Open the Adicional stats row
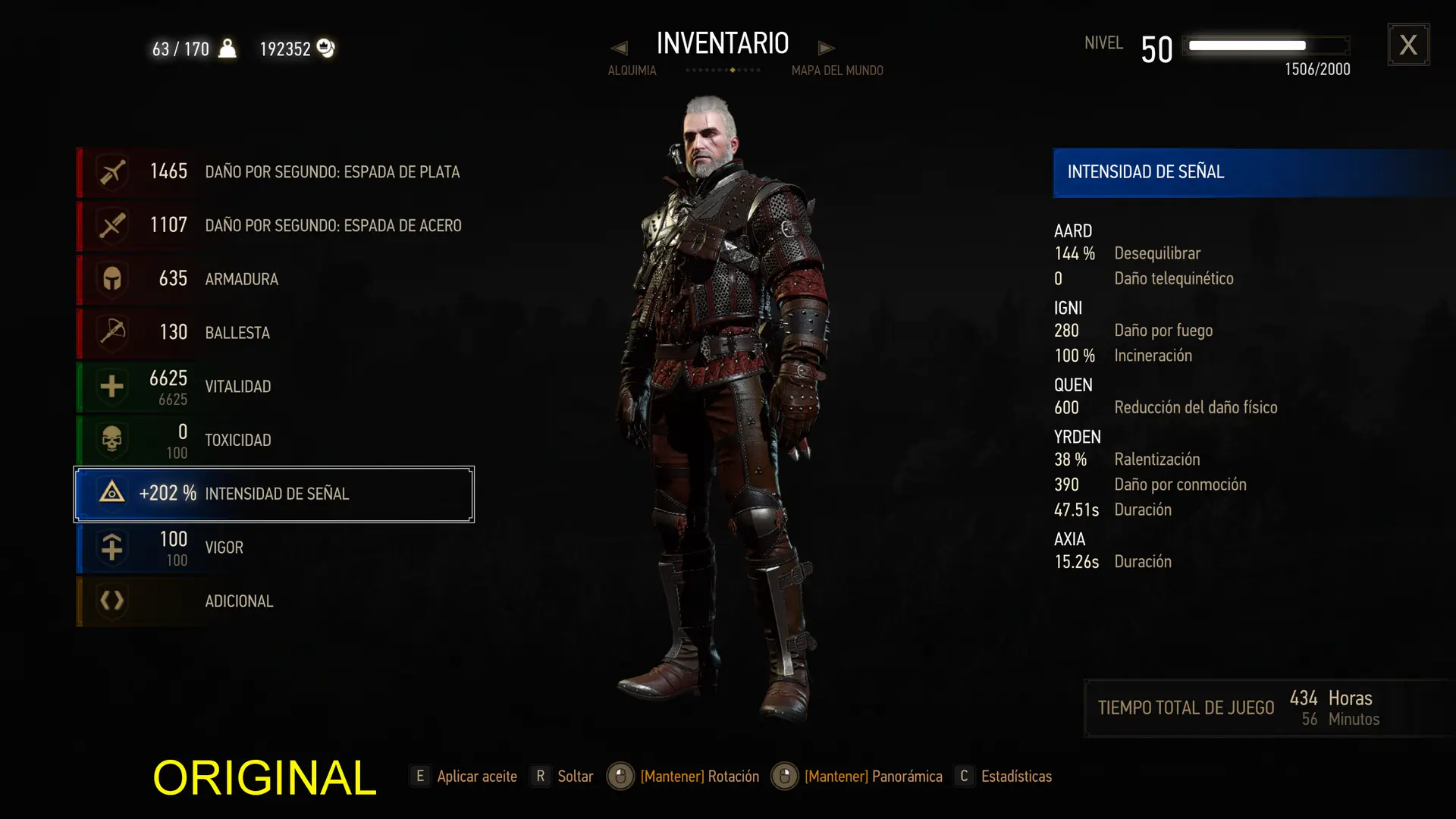This screenshot has width=1456, height=819. (275, 601)
